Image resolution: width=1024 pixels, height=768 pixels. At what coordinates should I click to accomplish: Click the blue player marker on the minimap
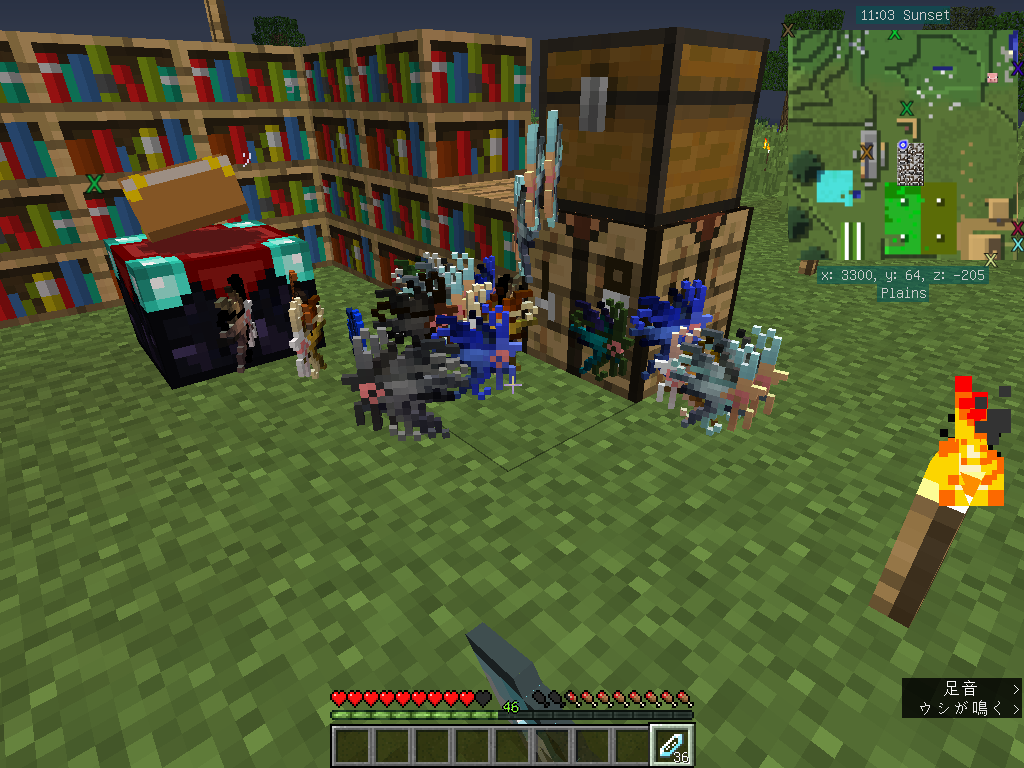(x=903, y=146)
